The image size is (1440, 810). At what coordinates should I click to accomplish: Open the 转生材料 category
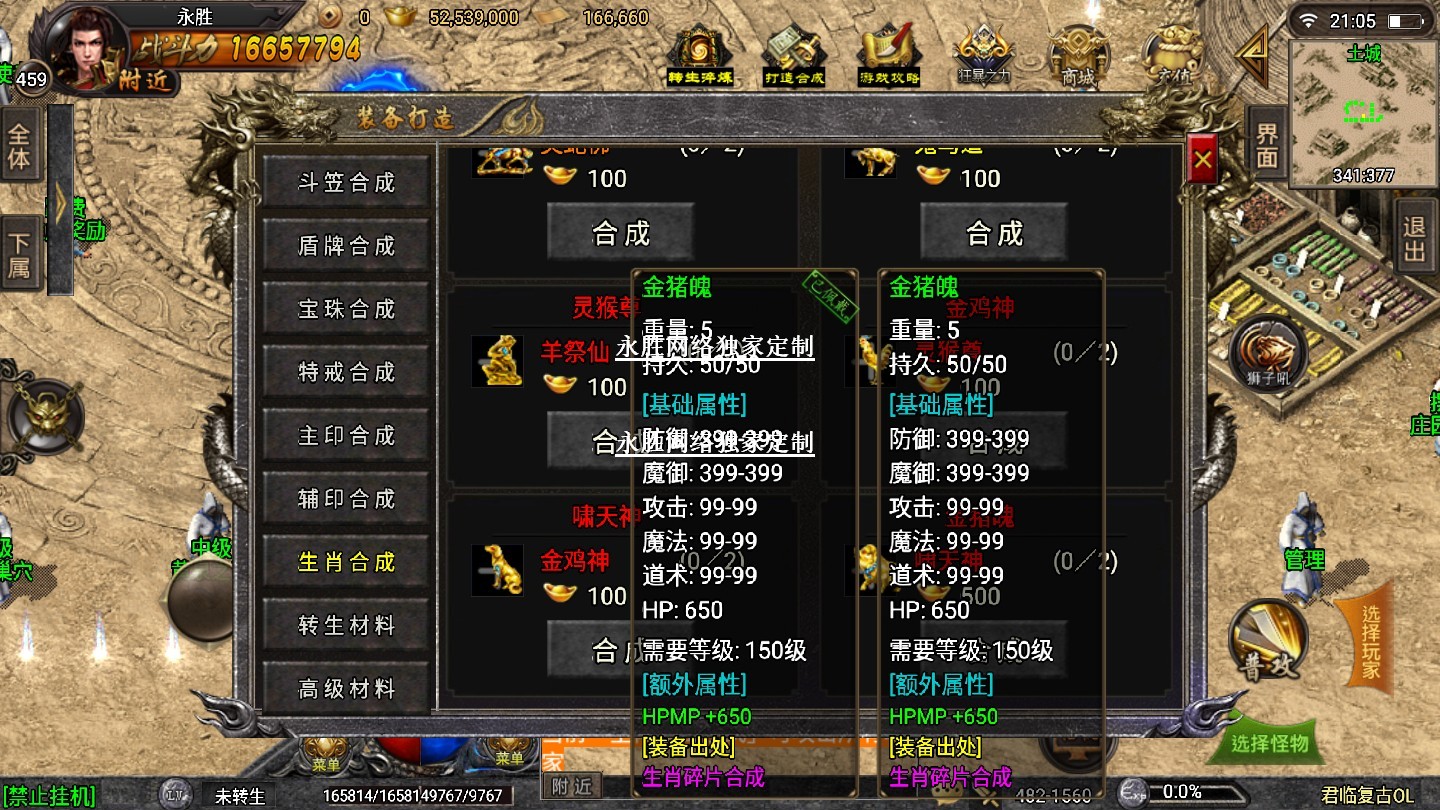(x=346, y=625)
